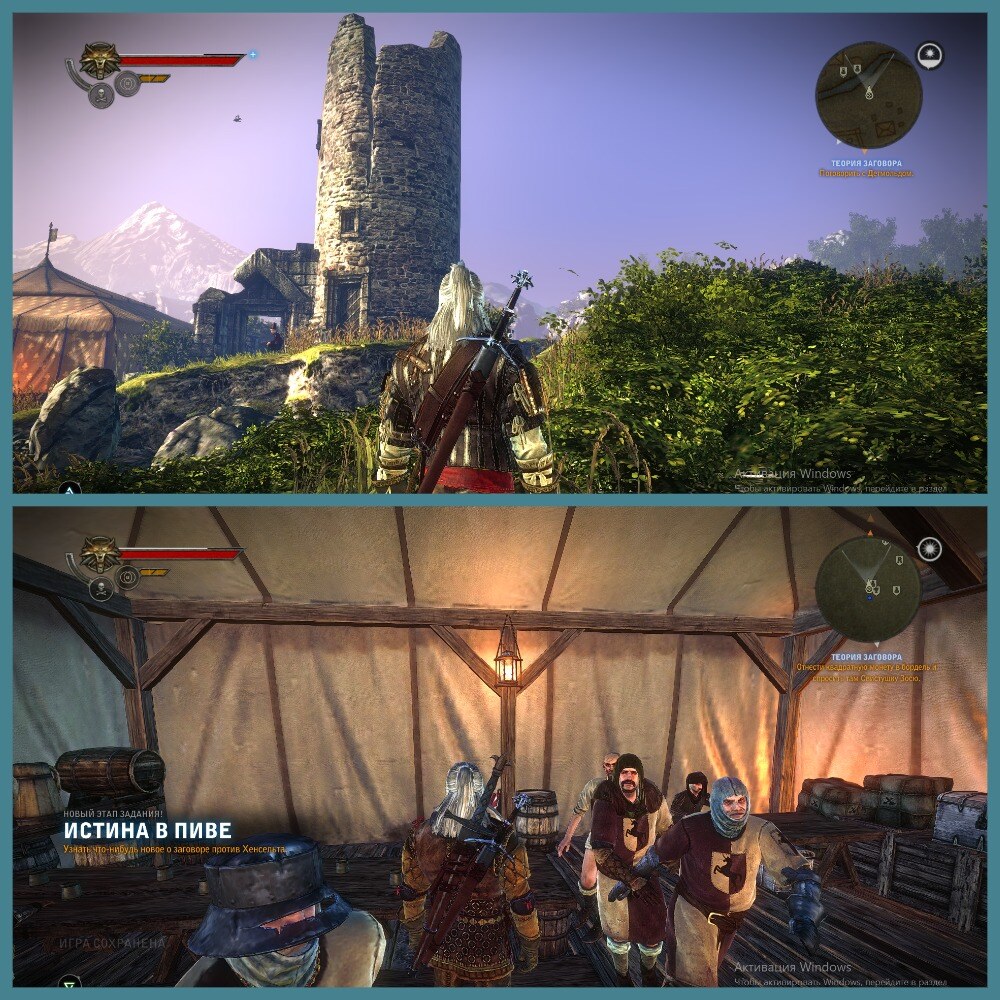Select the skull-and-crossbones slot in the tower scene
1000x1000 pixels.
click(101, 95)
